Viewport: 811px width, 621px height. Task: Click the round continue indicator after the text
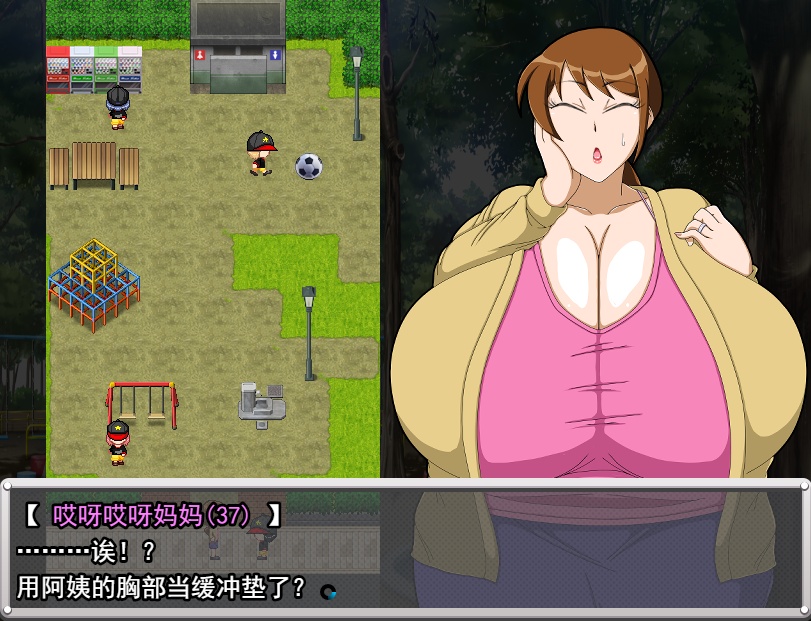pyautogui.click(x=328, y=591)
